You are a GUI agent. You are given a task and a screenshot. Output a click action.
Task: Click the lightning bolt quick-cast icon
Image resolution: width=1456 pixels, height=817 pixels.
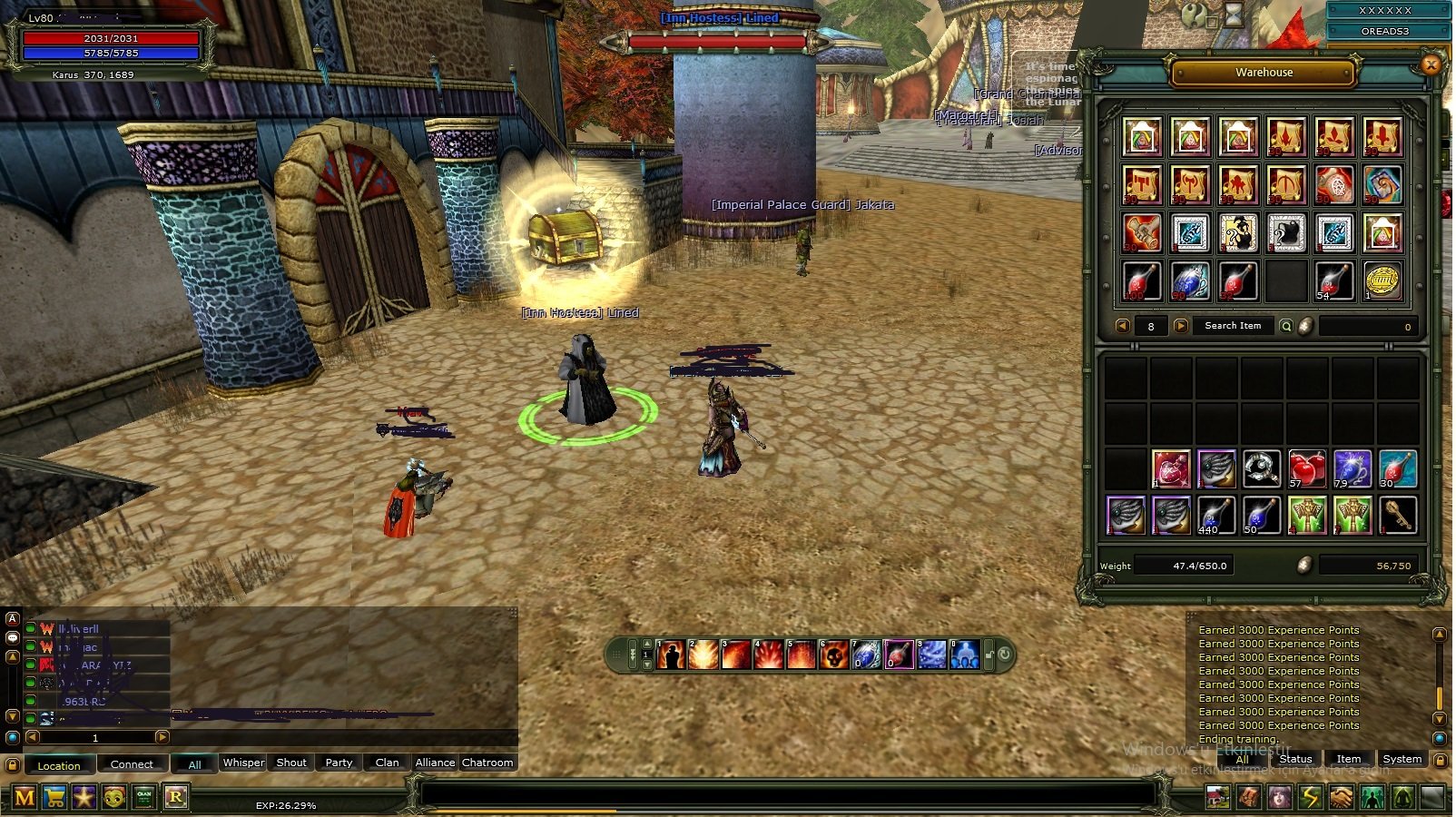tap(1311, 797)
